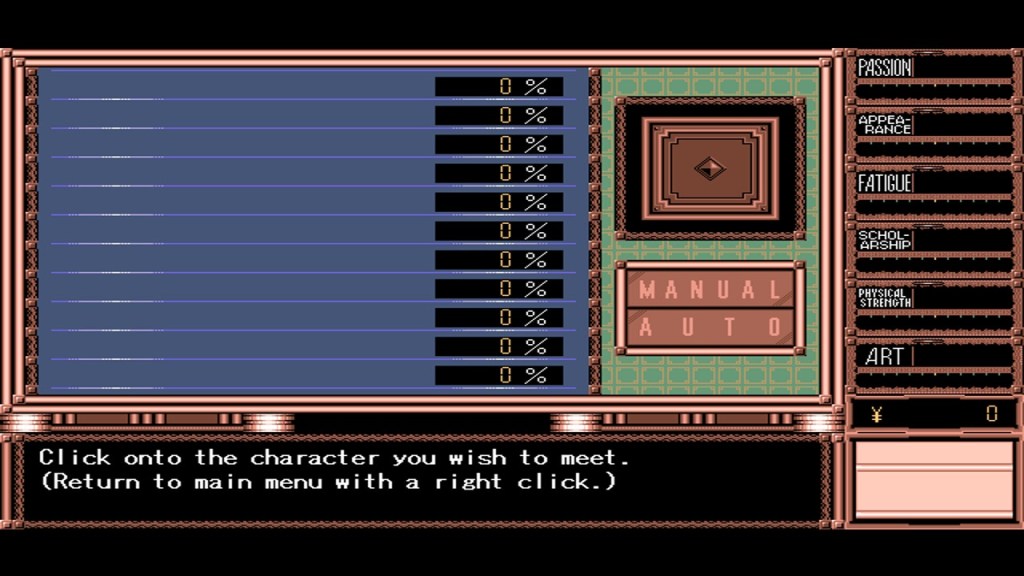This screenshot has width=1024, height=576.
Task: Choose the AUTO mode button
Action: (710, 327)
